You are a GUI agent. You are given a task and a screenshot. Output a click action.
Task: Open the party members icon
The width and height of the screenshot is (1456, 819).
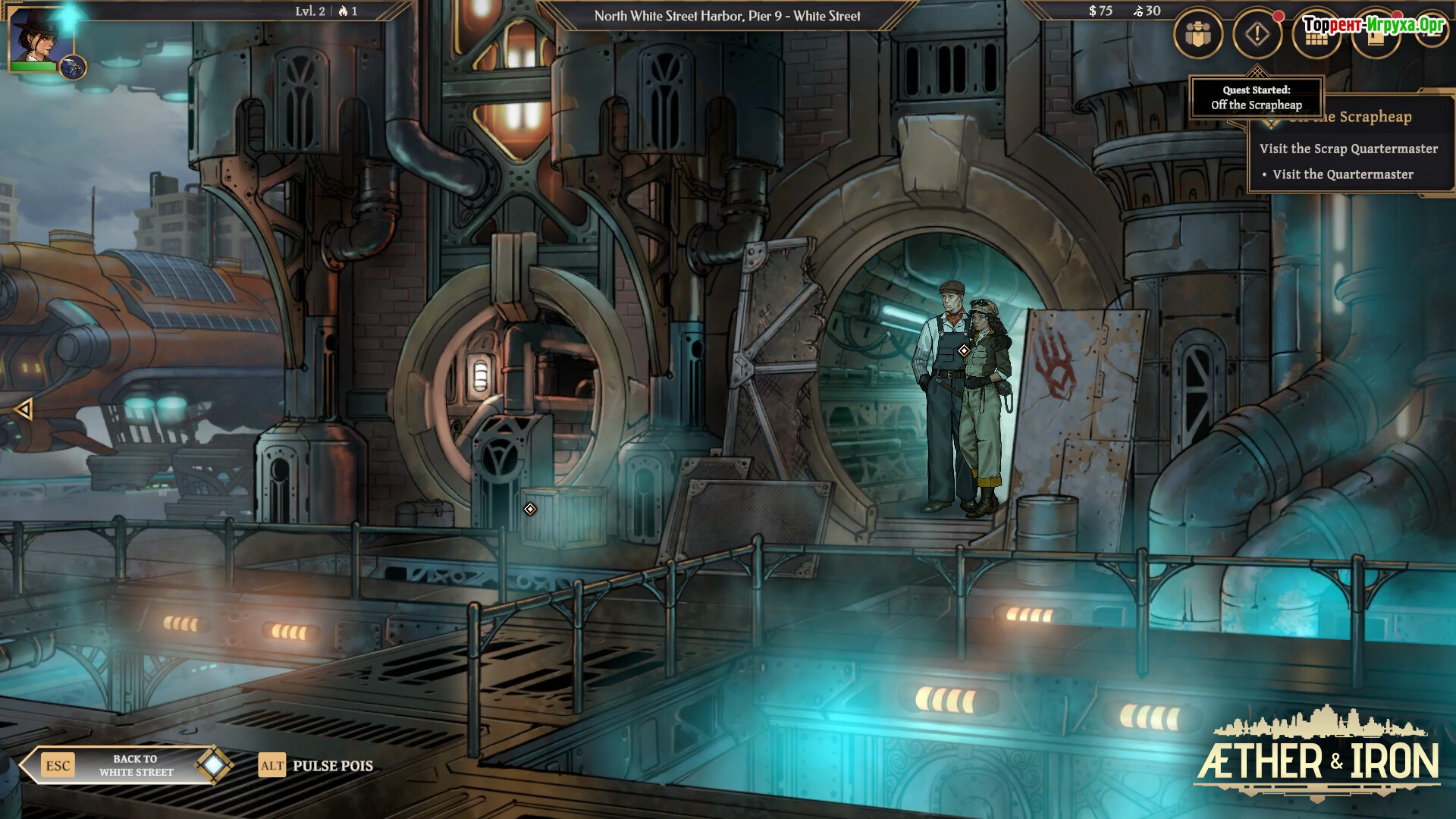coord(1198,34)
